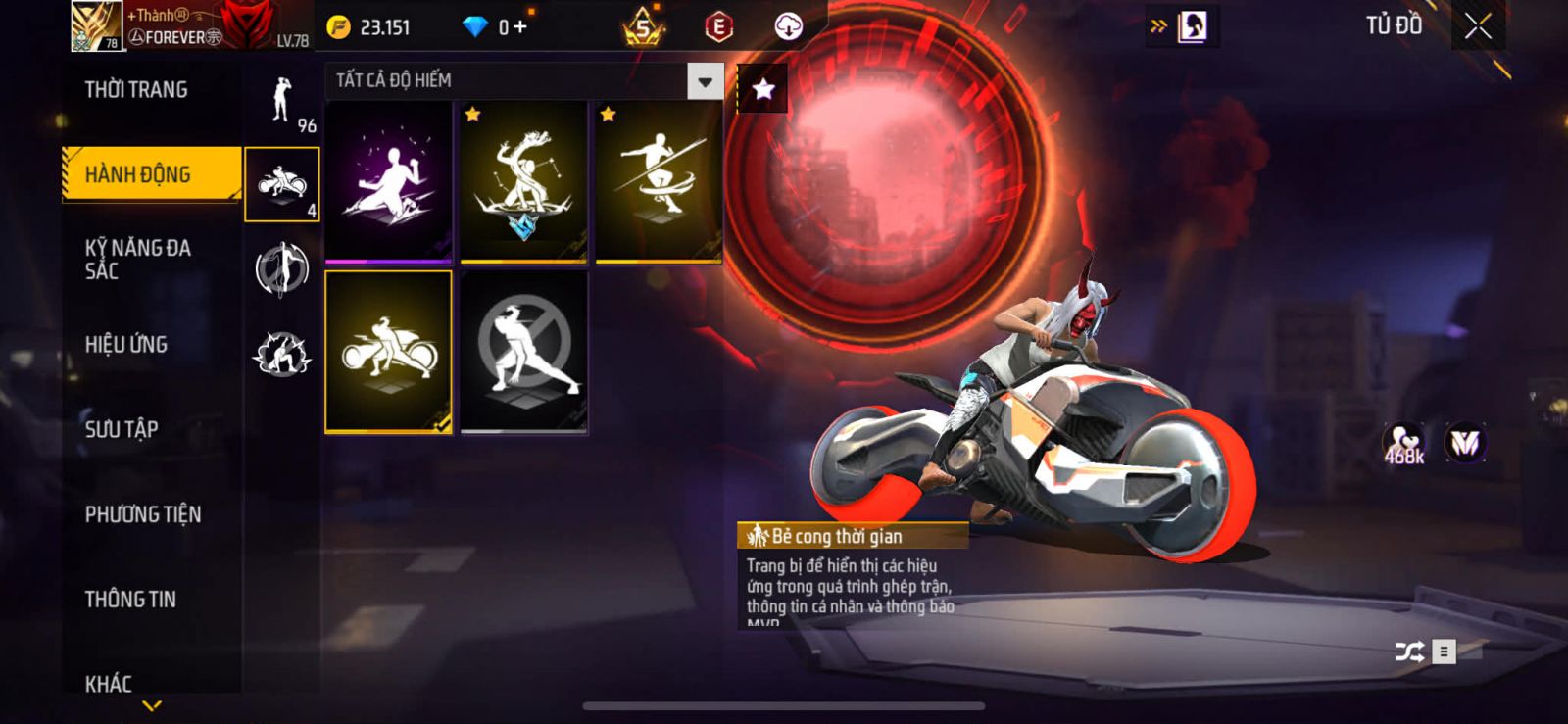Toggle the star favorites filter
Image resolution: width=1568 pixels, height=724 pixels.
pos(762,90)
